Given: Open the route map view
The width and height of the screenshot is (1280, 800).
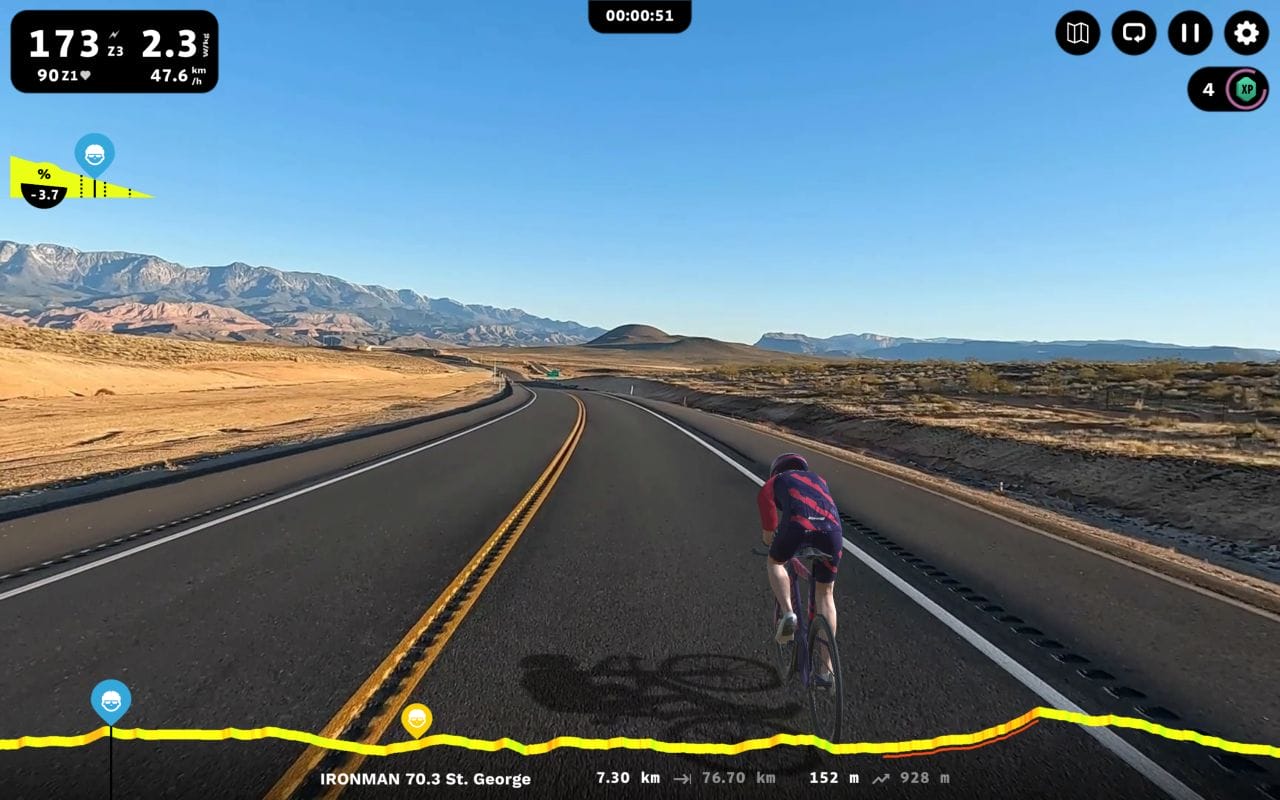Looking at the screenshot, I should (1077, 33).
